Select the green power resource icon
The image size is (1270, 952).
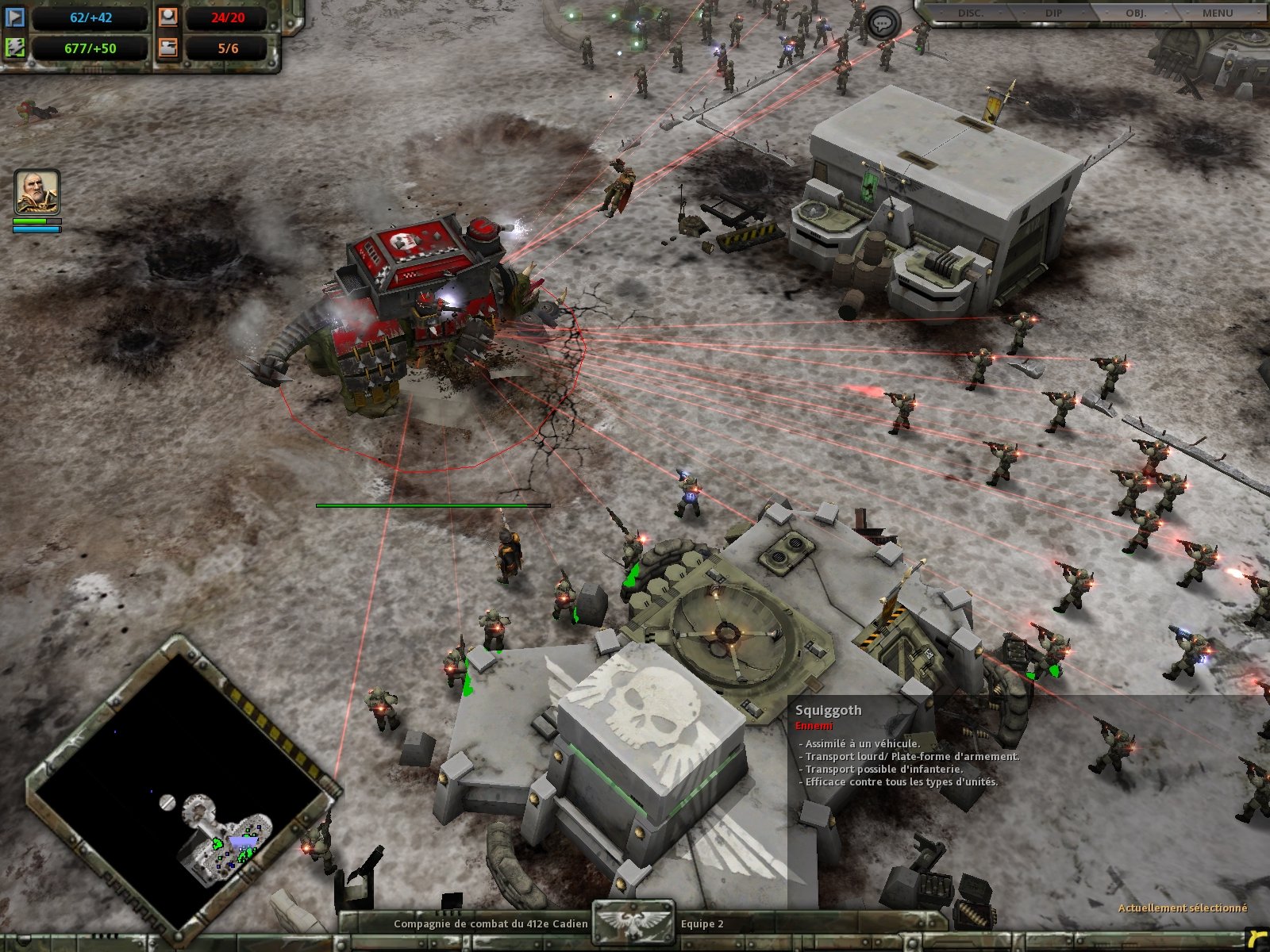pos(15,48)
